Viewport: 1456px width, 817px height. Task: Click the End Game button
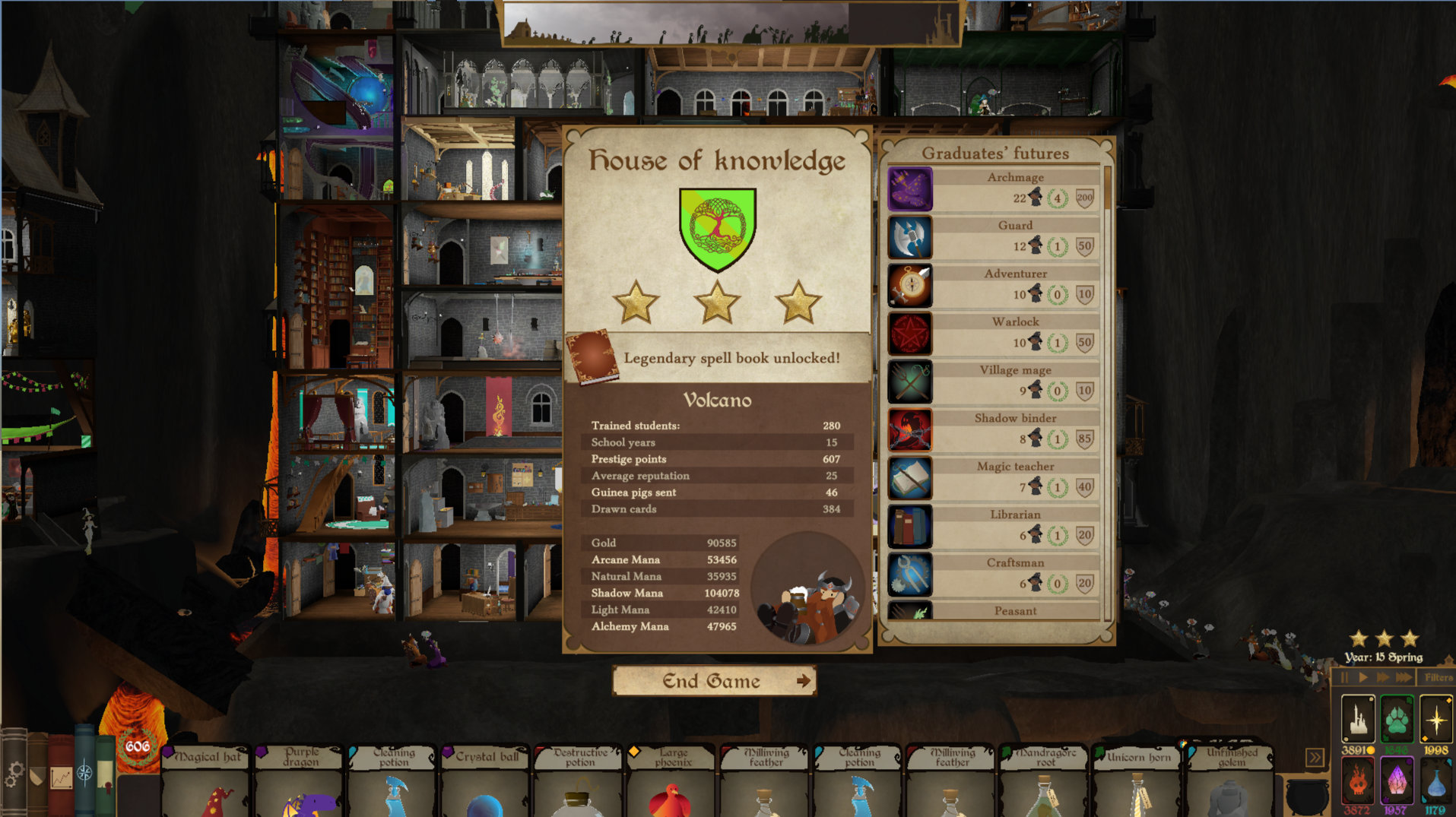coord(713,681)
